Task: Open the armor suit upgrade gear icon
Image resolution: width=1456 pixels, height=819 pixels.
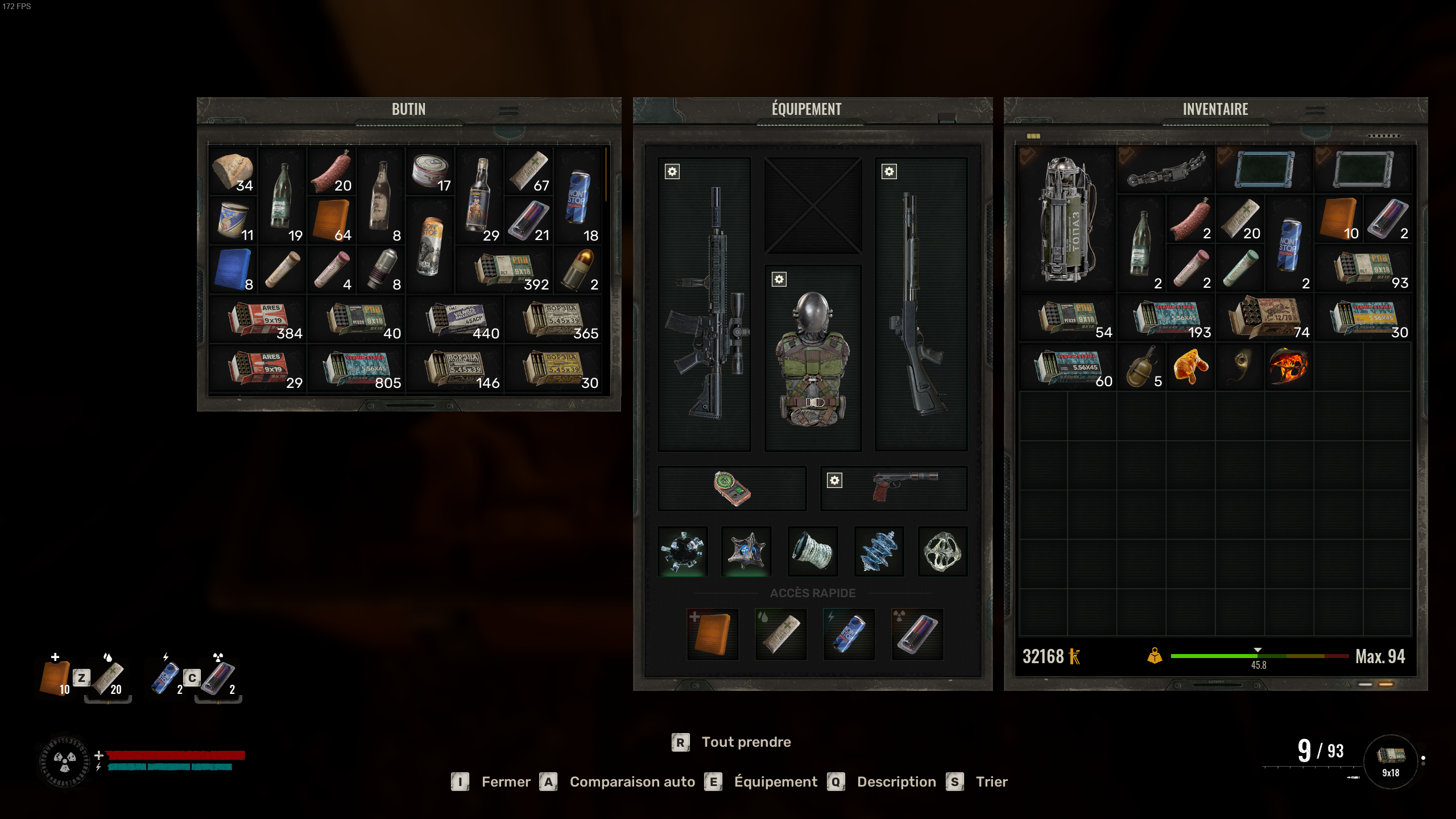Action: click(779, 279)
